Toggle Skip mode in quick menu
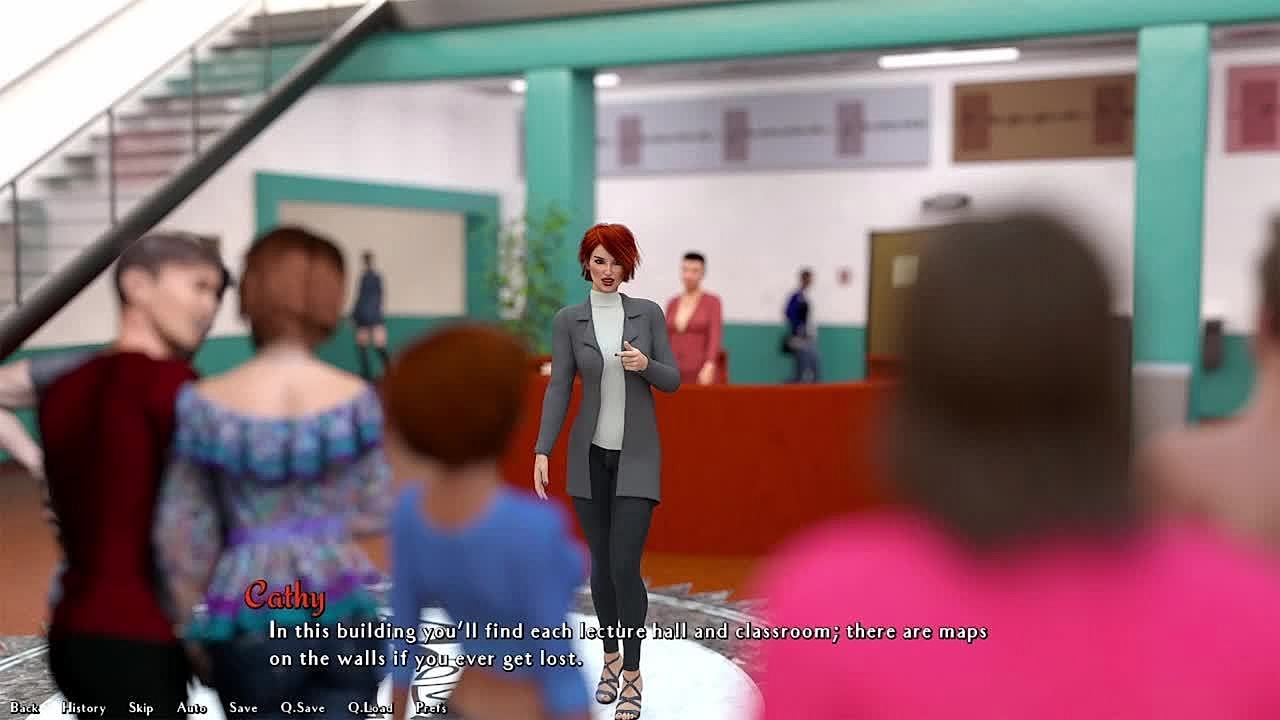 click(141, 707)
